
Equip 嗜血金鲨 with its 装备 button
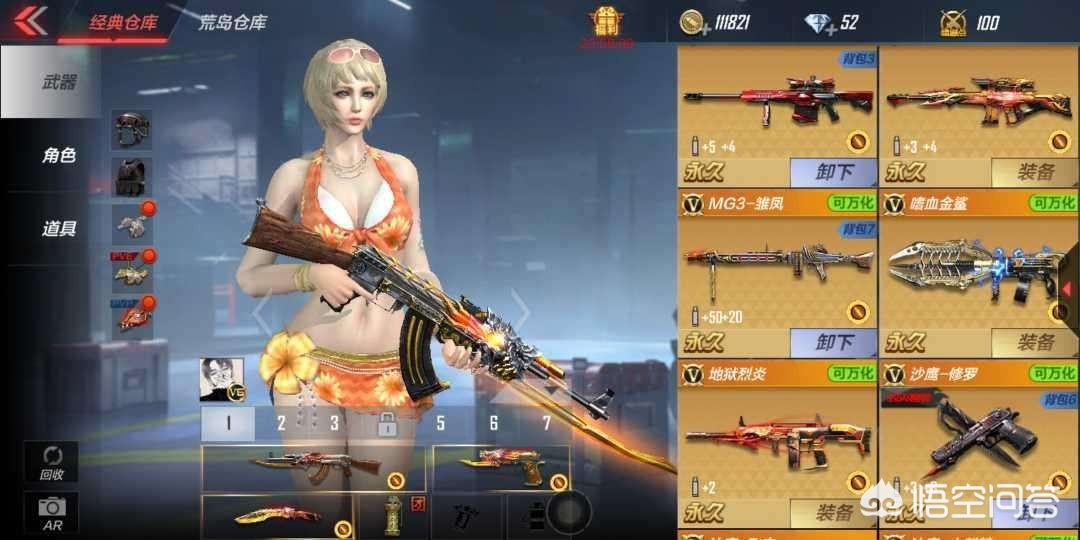click(1034, 343)
